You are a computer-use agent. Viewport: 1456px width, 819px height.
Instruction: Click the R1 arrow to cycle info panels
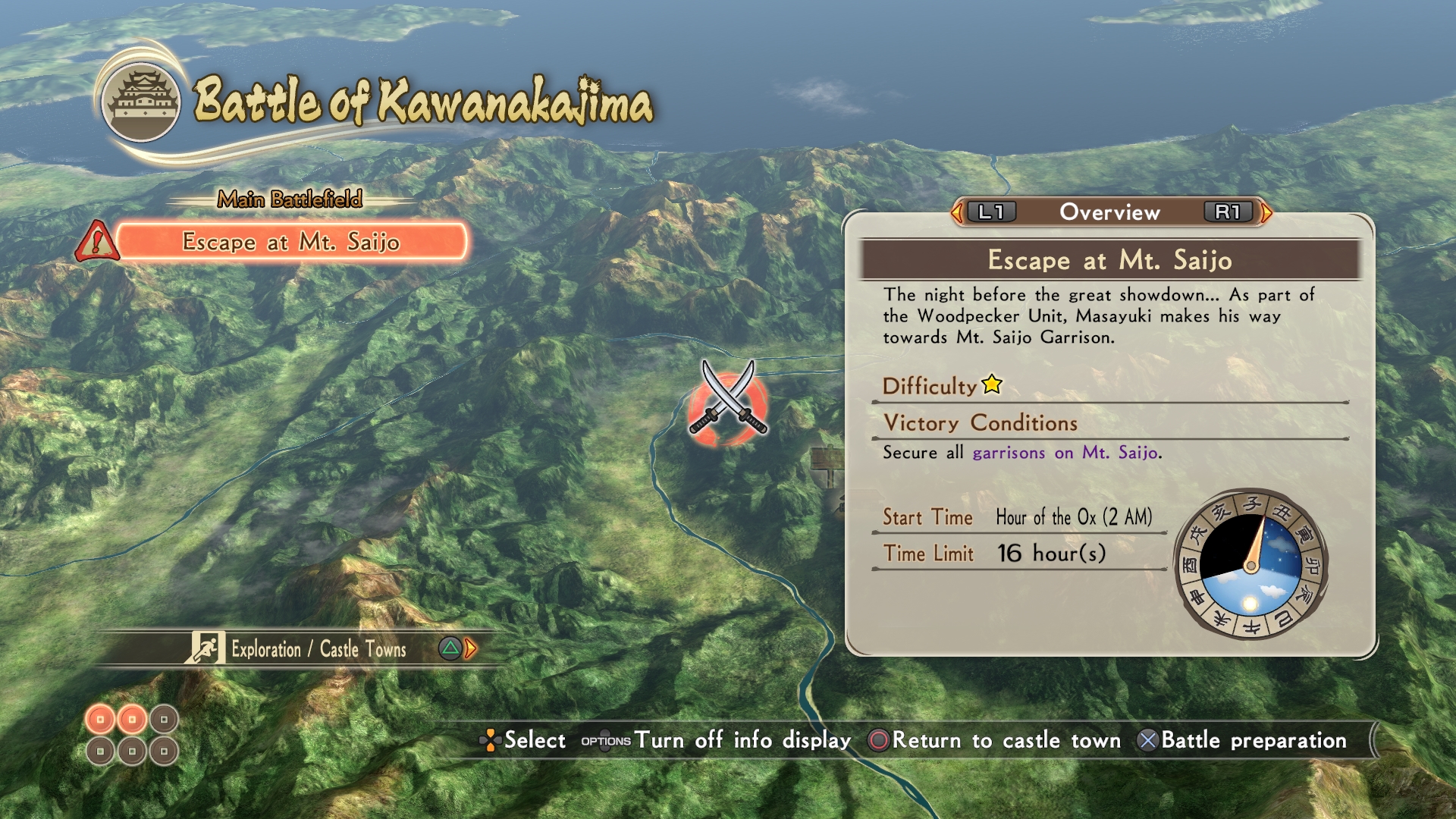pyautogui.click(x=1229, y=212)
